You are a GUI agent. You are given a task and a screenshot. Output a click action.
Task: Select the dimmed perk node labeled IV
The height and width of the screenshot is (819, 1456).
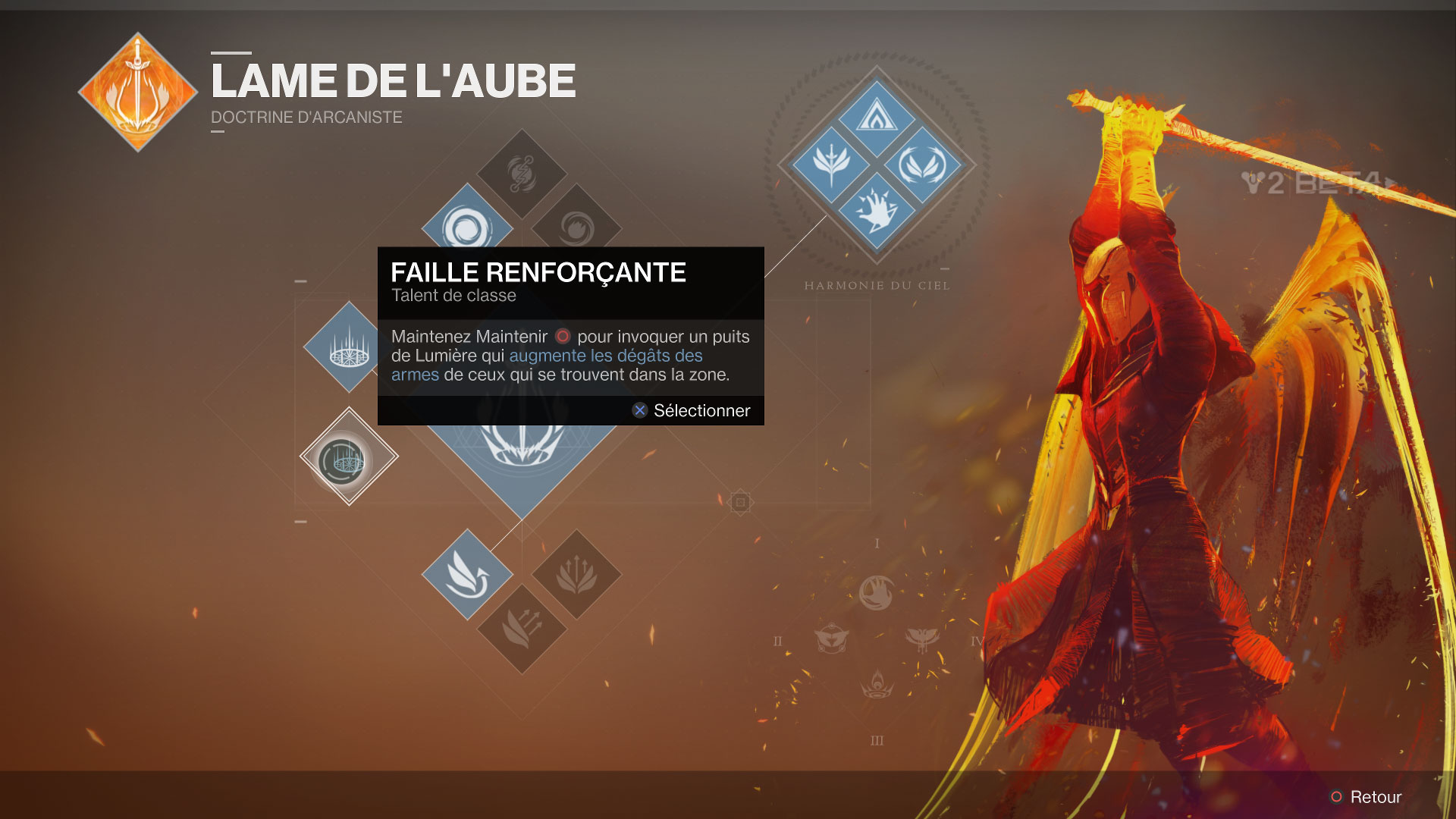tap(922, 639)
